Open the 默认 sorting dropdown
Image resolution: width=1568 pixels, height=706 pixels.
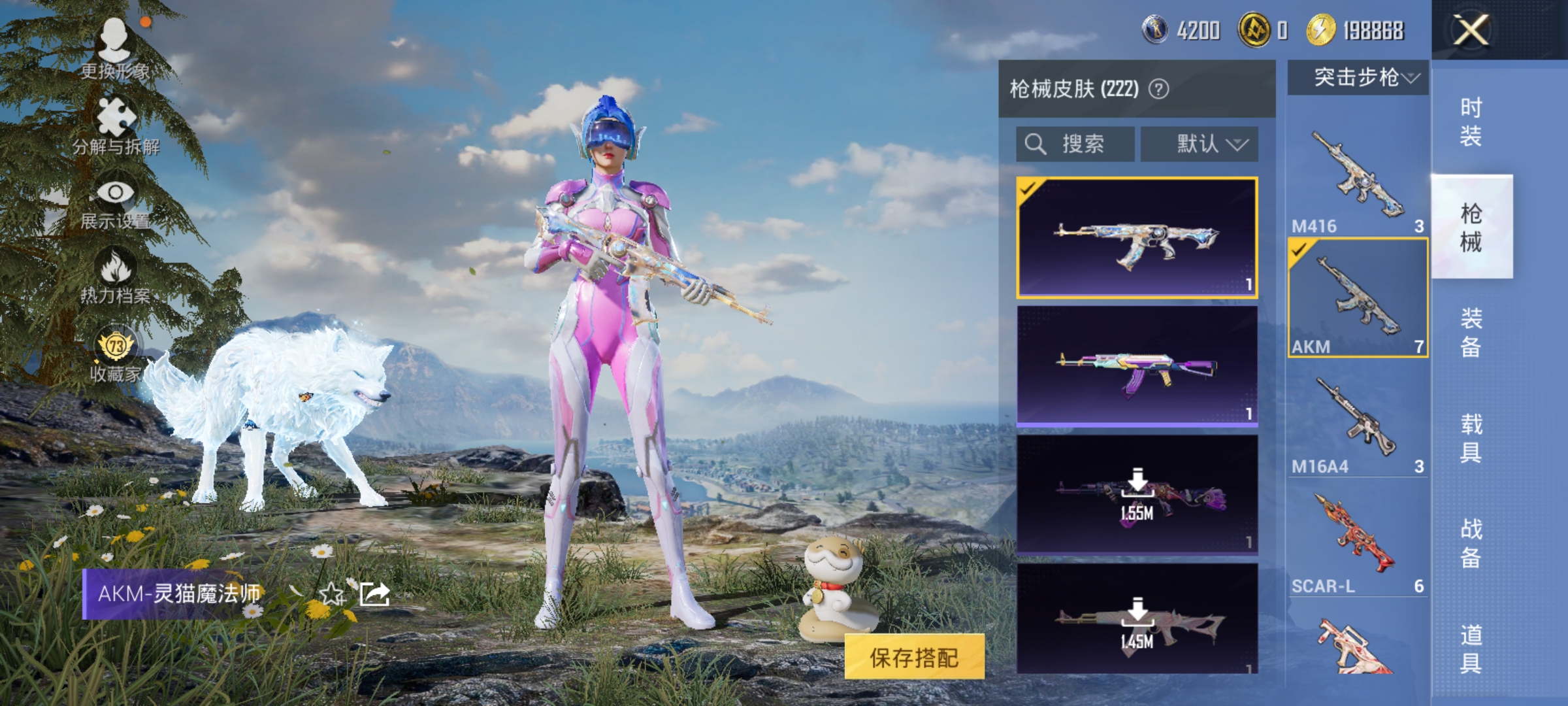tap(1201, 144)
